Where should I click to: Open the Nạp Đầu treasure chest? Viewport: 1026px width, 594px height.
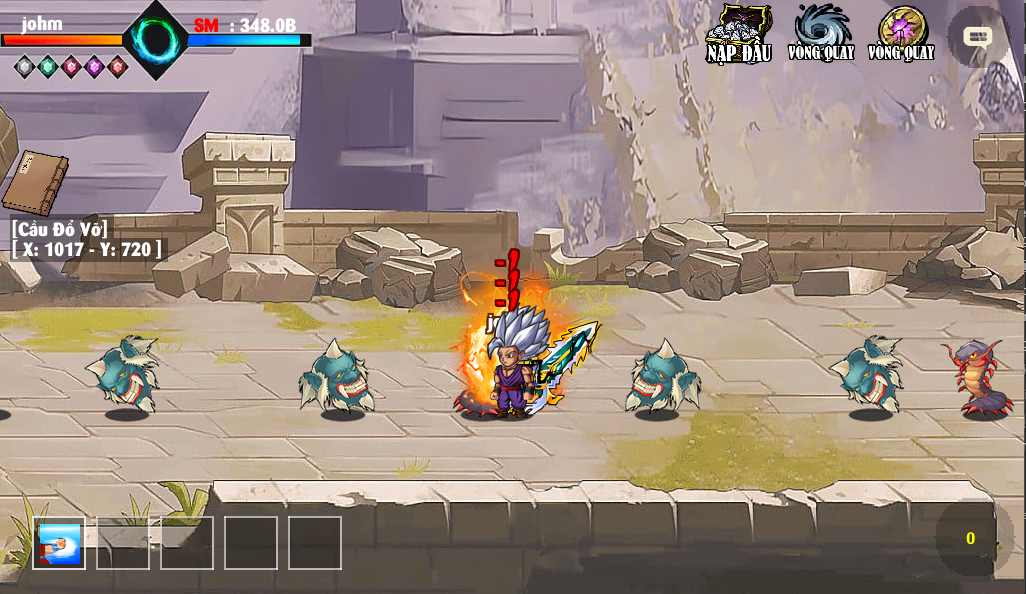click(x=739, y=32)
